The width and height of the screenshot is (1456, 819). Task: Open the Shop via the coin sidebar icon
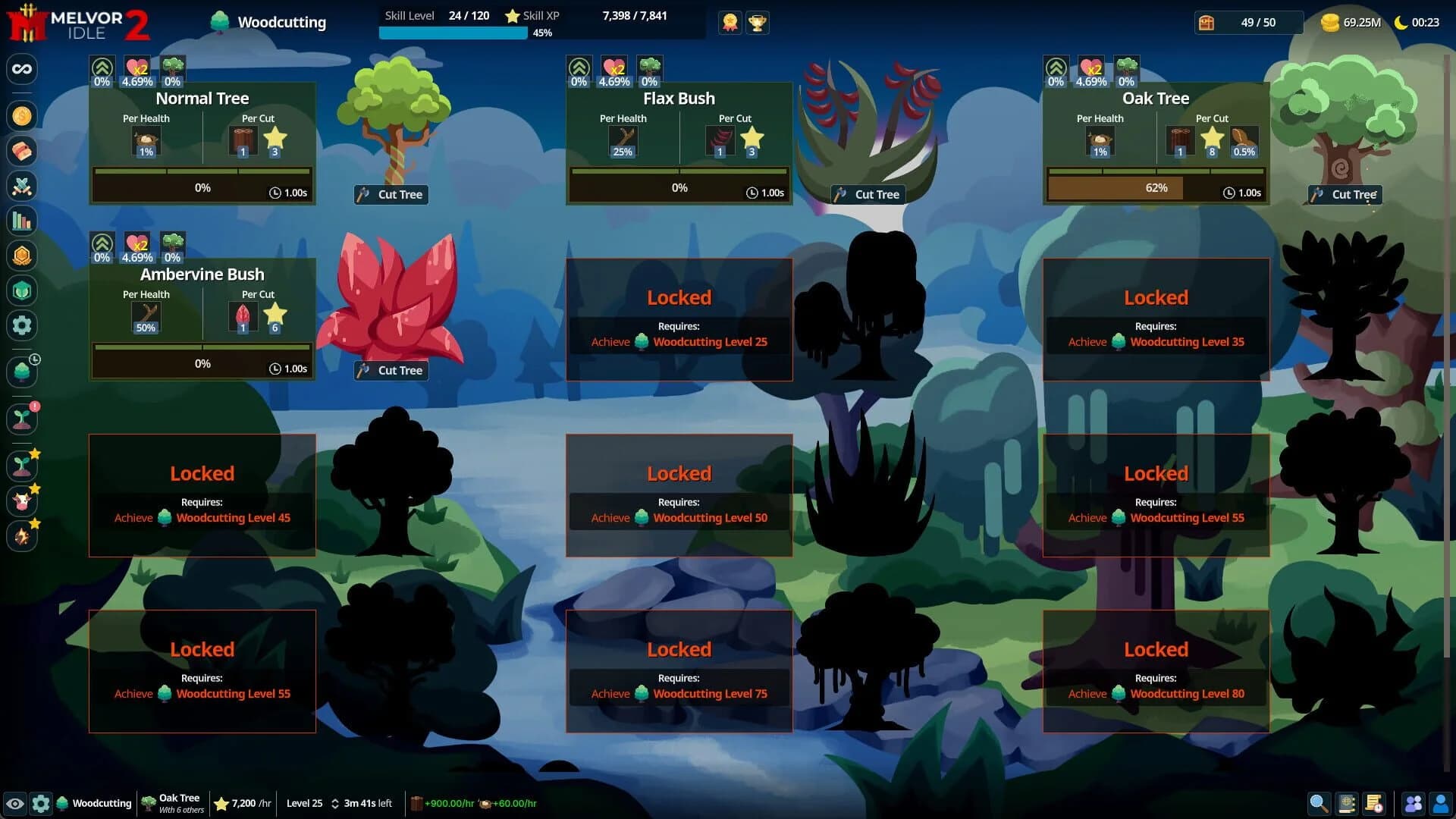[22, 115]
